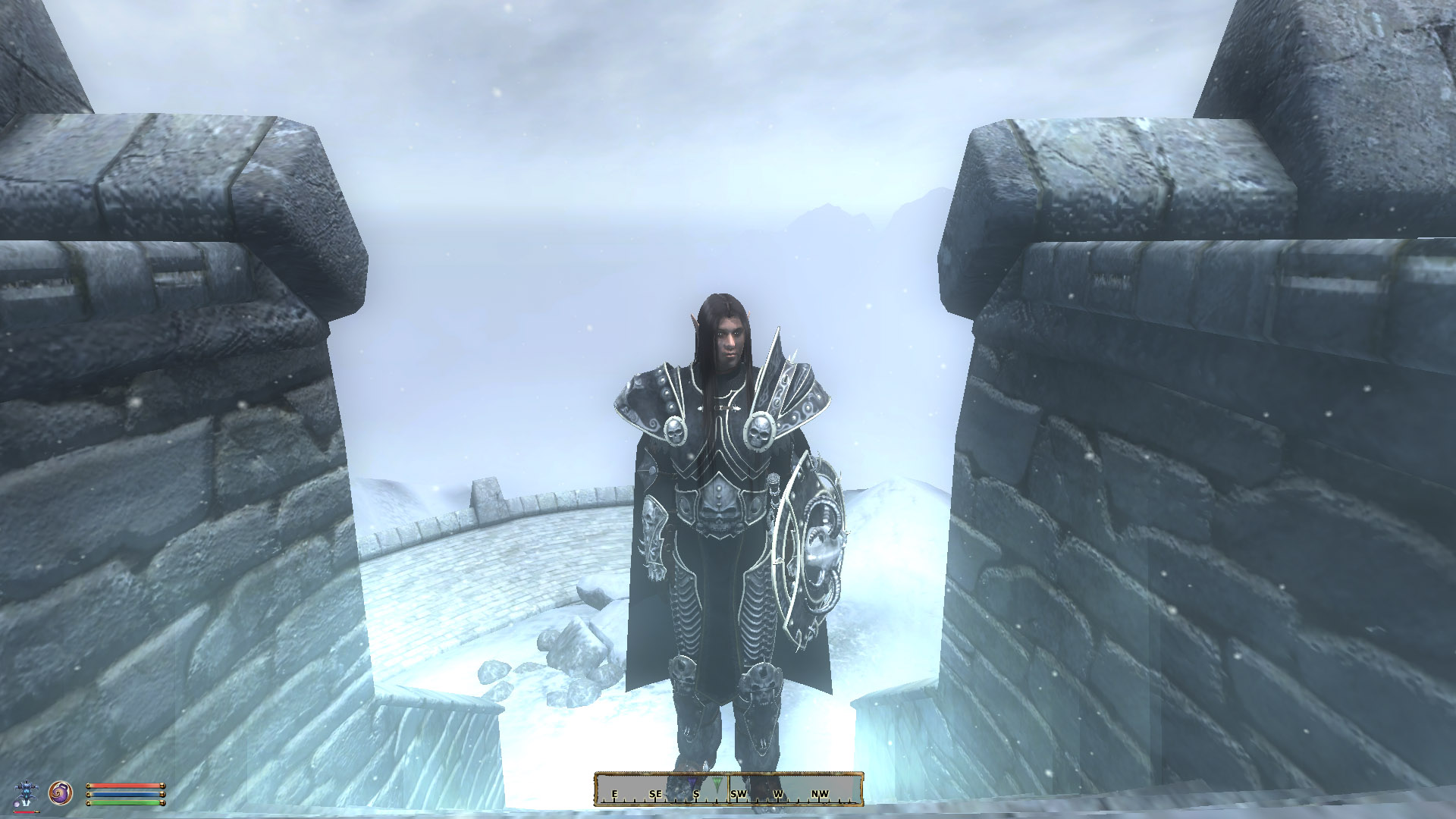Screen dimensions: 1456x819
Task: Click the red health bar
Action: pos(124,785)
